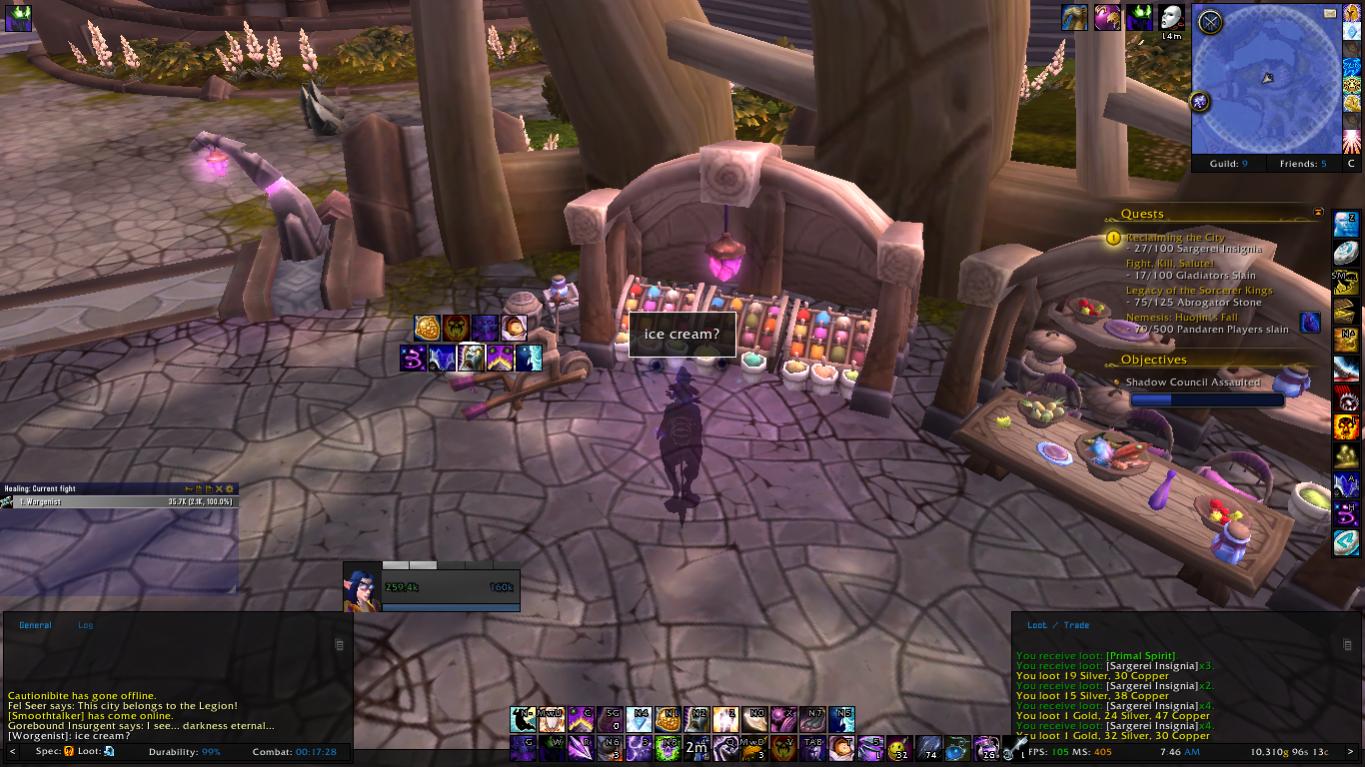Click the Spec indicator icon

point(69,751)
